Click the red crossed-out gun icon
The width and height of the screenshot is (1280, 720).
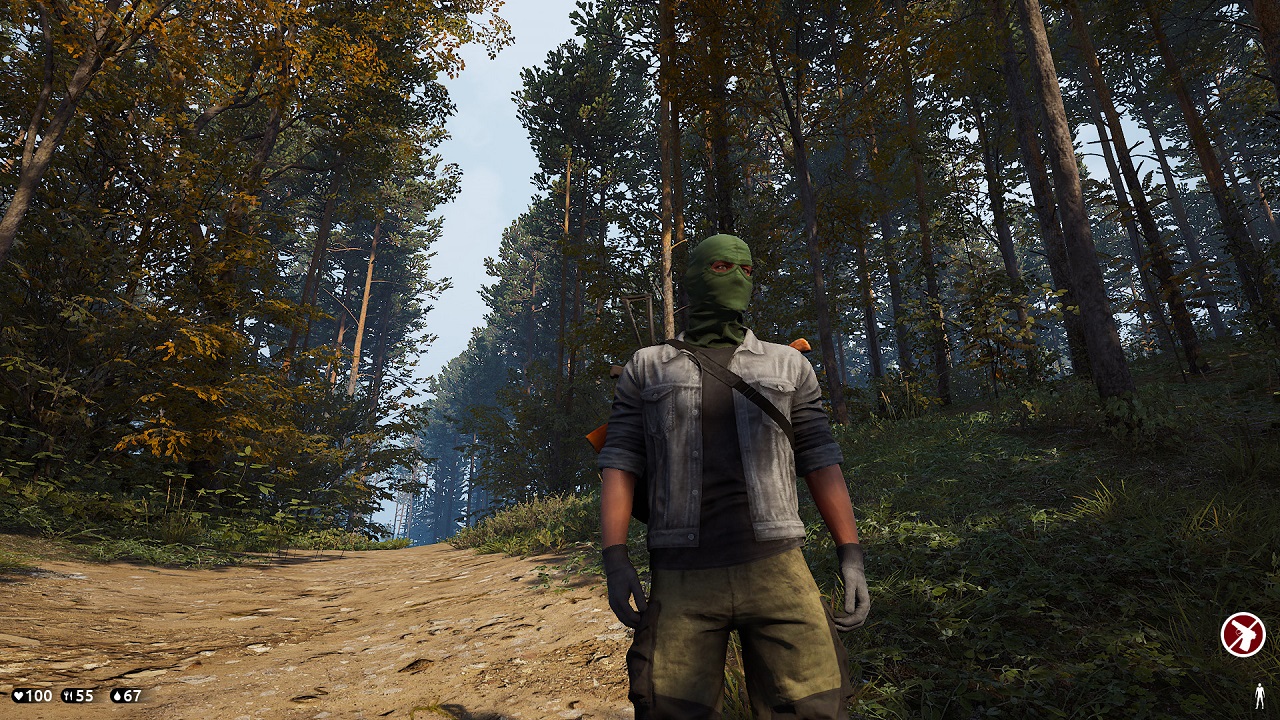pos(1242,634)
